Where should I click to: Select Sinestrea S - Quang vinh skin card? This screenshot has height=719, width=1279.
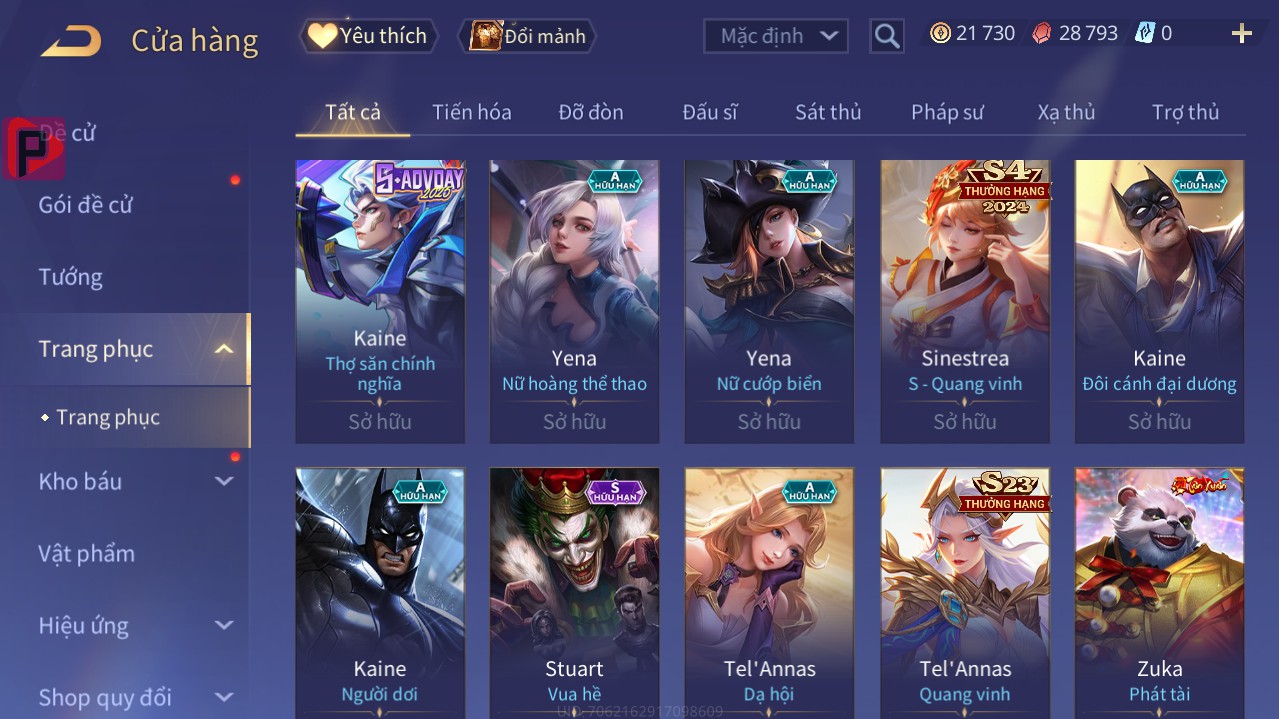pos(965,301)
